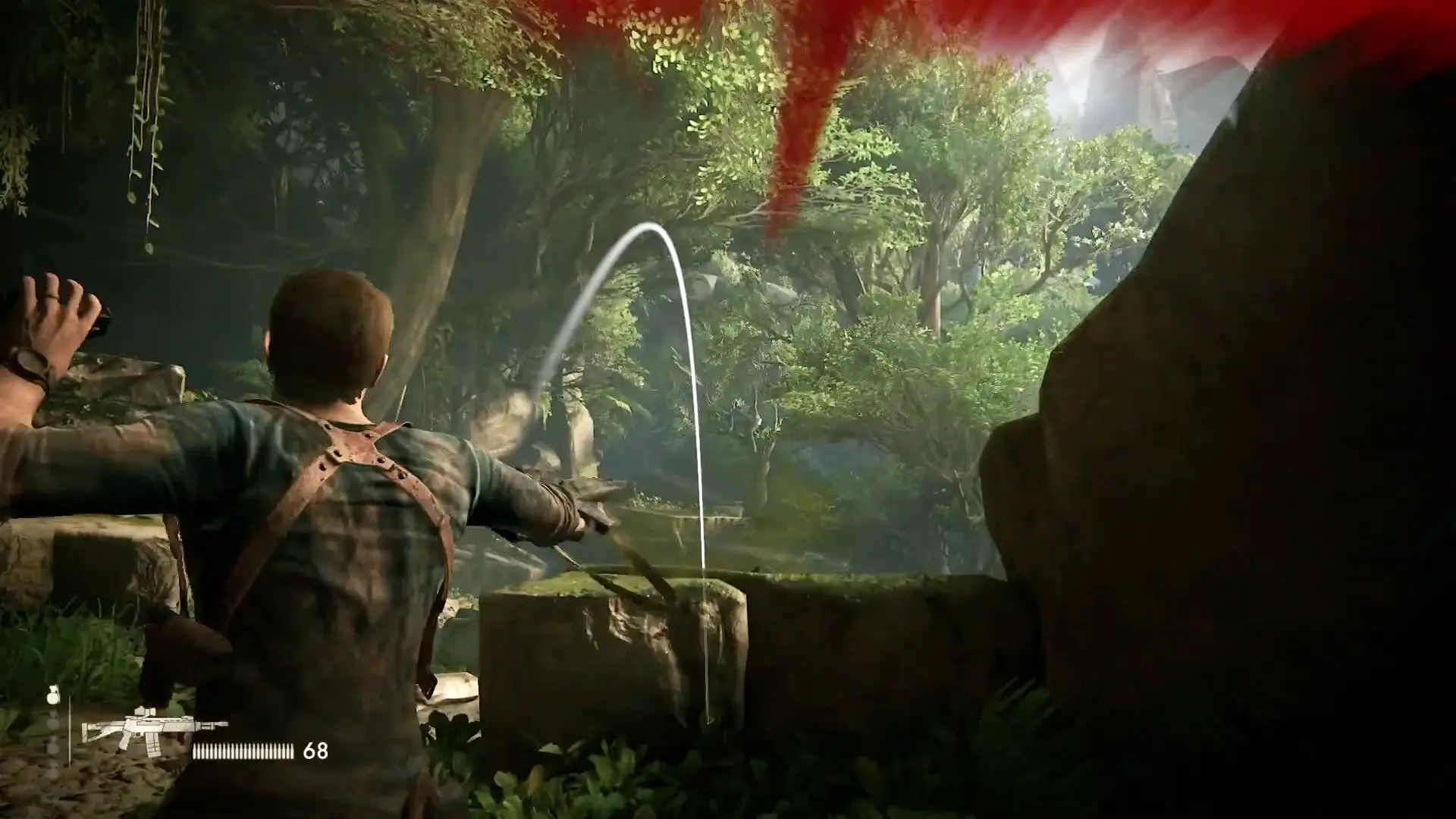This screenshot has width=1456, height=819.
Task: Click the faded grenade icon below the visible one
Action: click(x=52, y=720)
